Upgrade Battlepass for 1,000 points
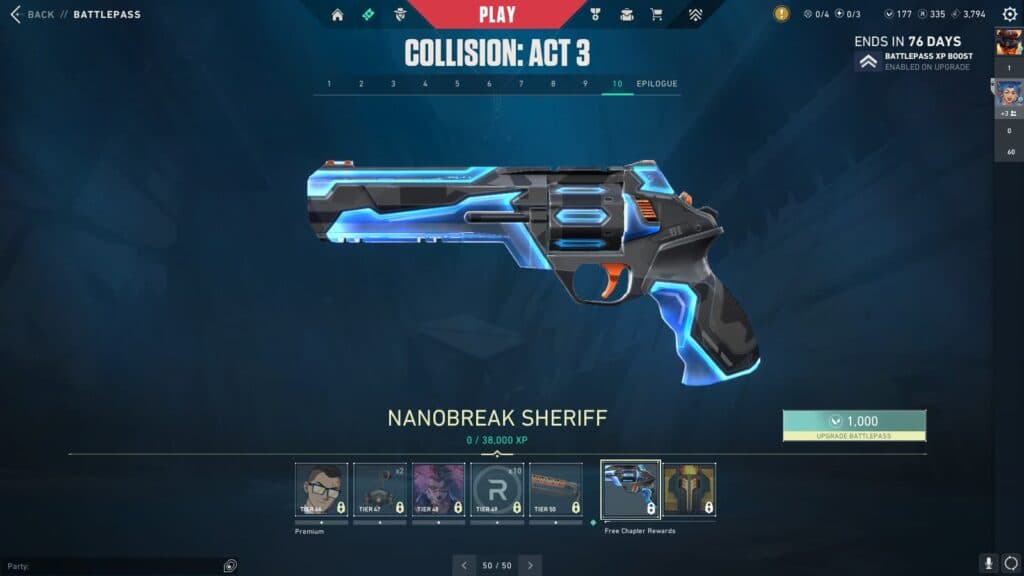Viewport: 1024px width, 576px height. pyautogui.click(x=854, y=425)
